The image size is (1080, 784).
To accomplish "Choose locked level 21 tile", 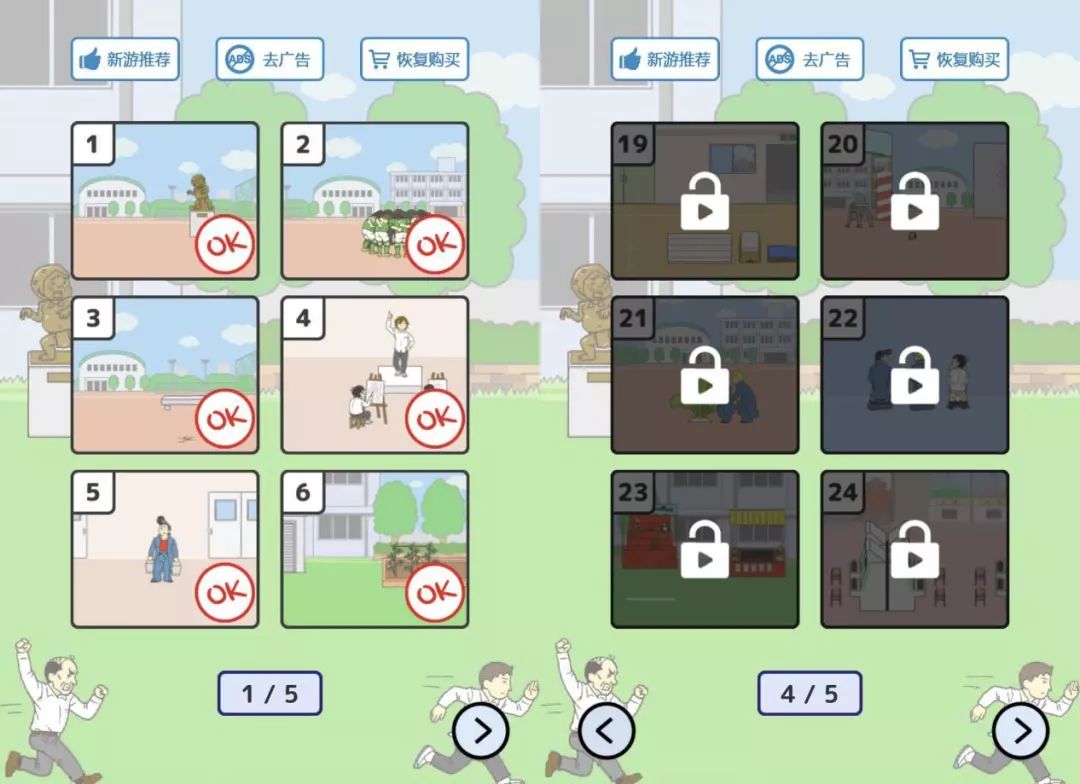I will click(x=705, y=375).
